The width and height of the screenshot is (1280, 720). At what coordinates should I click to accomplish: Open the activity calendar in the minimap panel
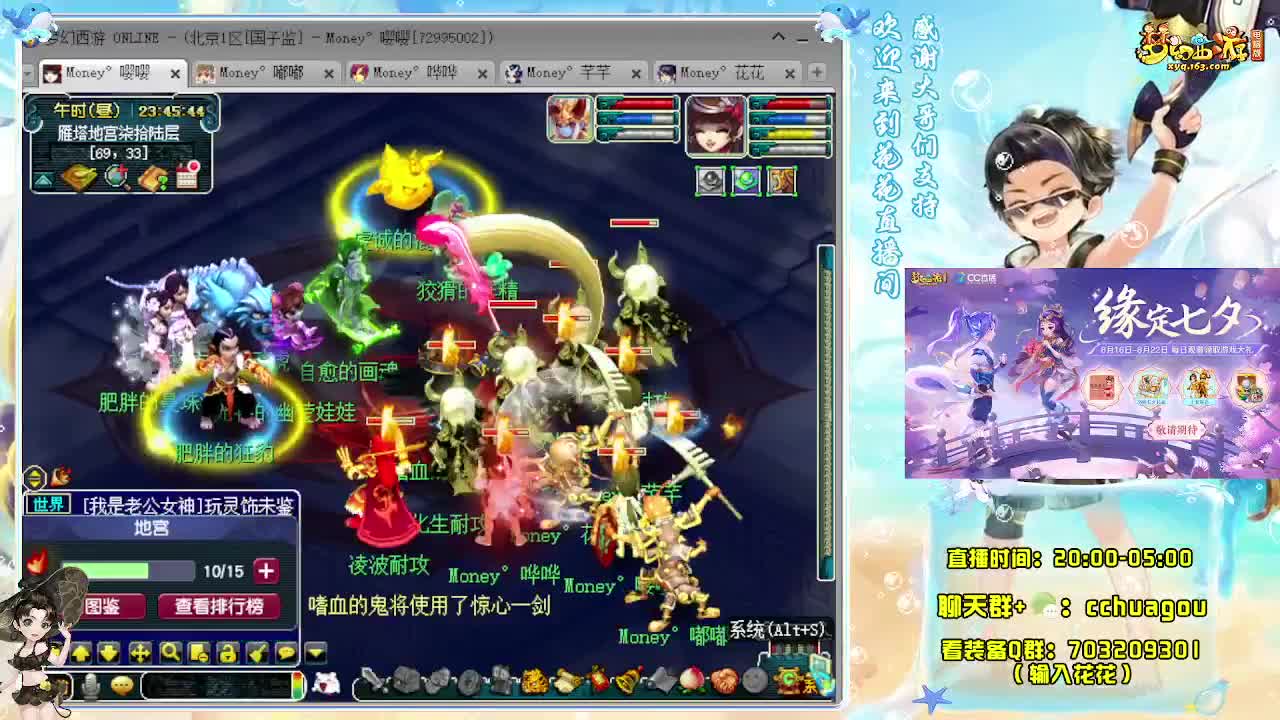(188, 180)
